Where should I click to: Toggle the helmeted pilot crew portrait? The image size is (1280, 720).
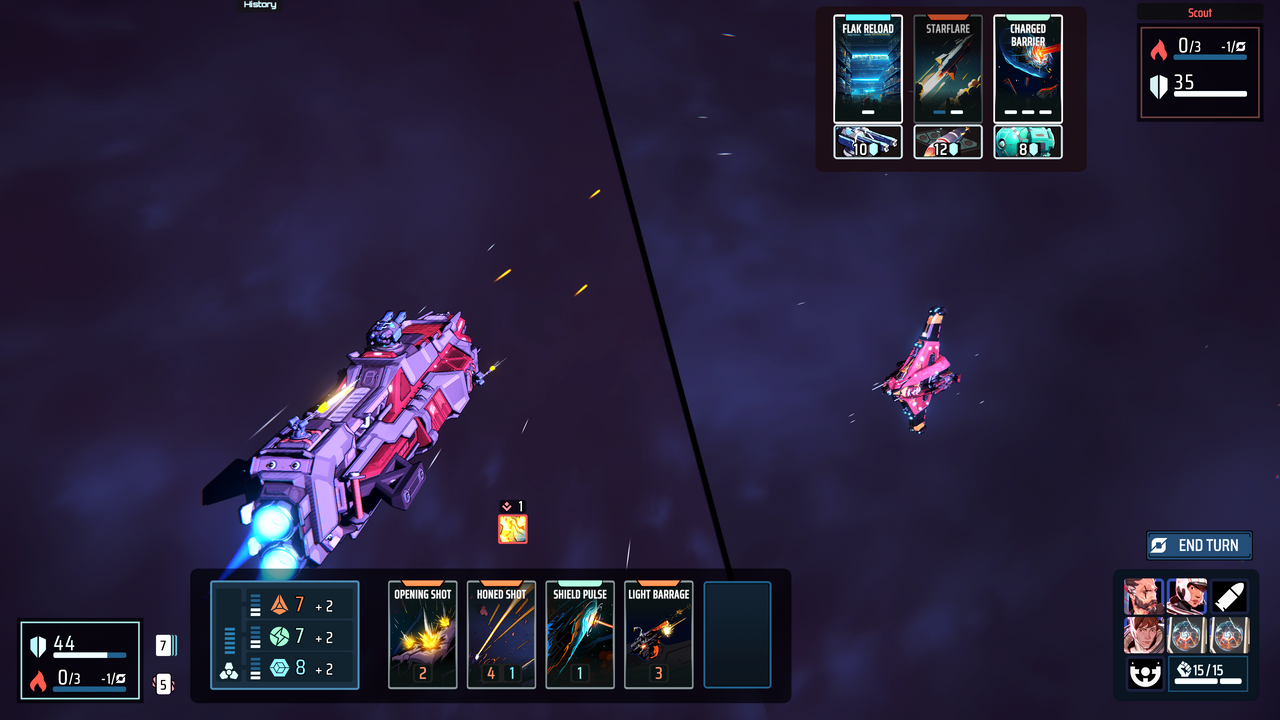coord(1186,596)
